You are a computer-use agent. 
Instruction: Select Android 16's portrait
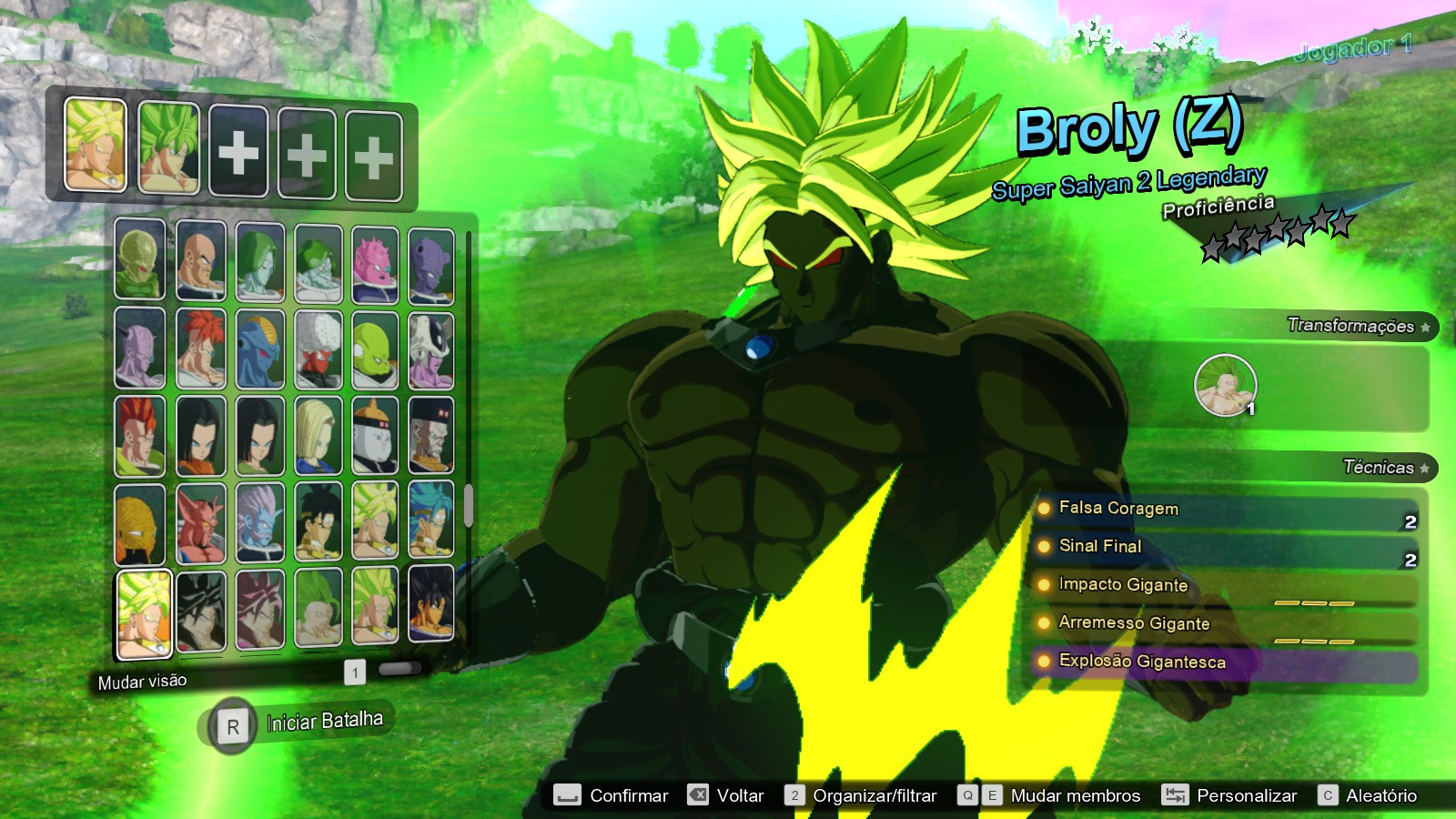(x=139, y=434)
